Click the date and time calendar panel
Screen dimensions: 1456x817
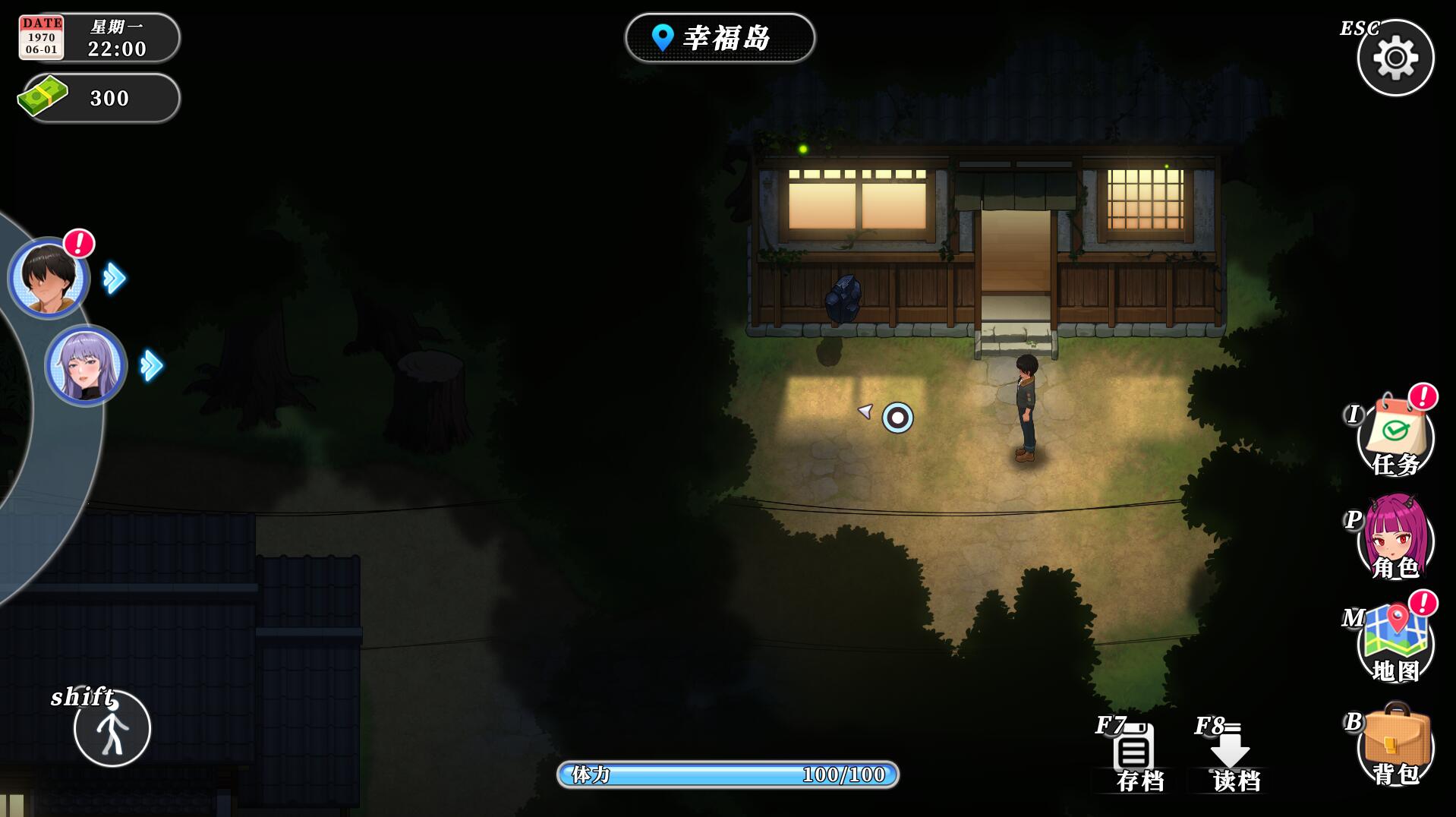pyautogui.click(x=99, y=38)
